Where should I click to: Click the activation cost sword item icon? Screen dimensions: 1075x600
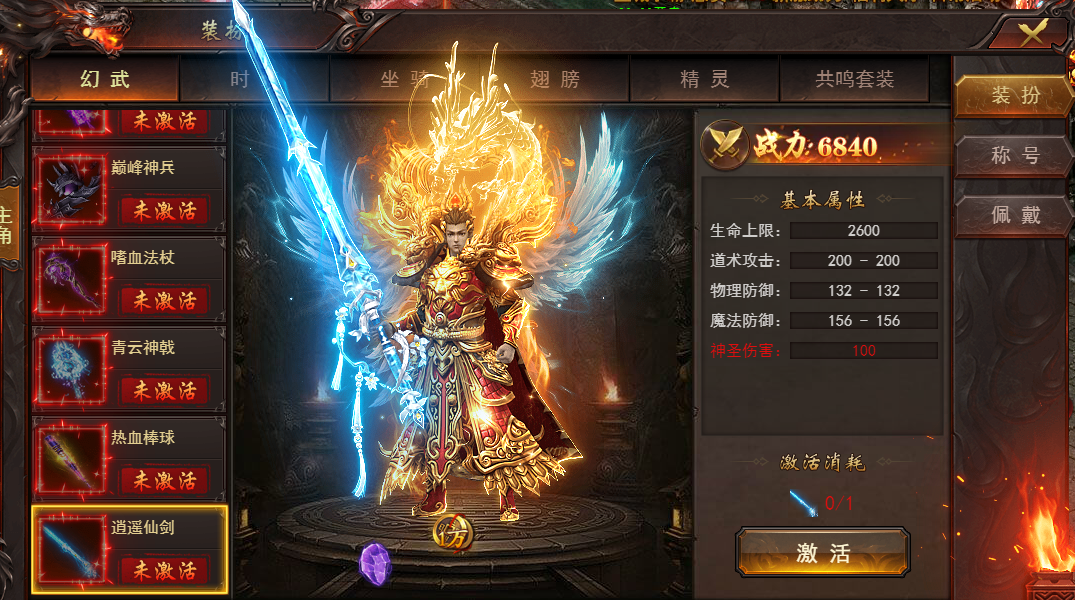(x=803, y=502)
